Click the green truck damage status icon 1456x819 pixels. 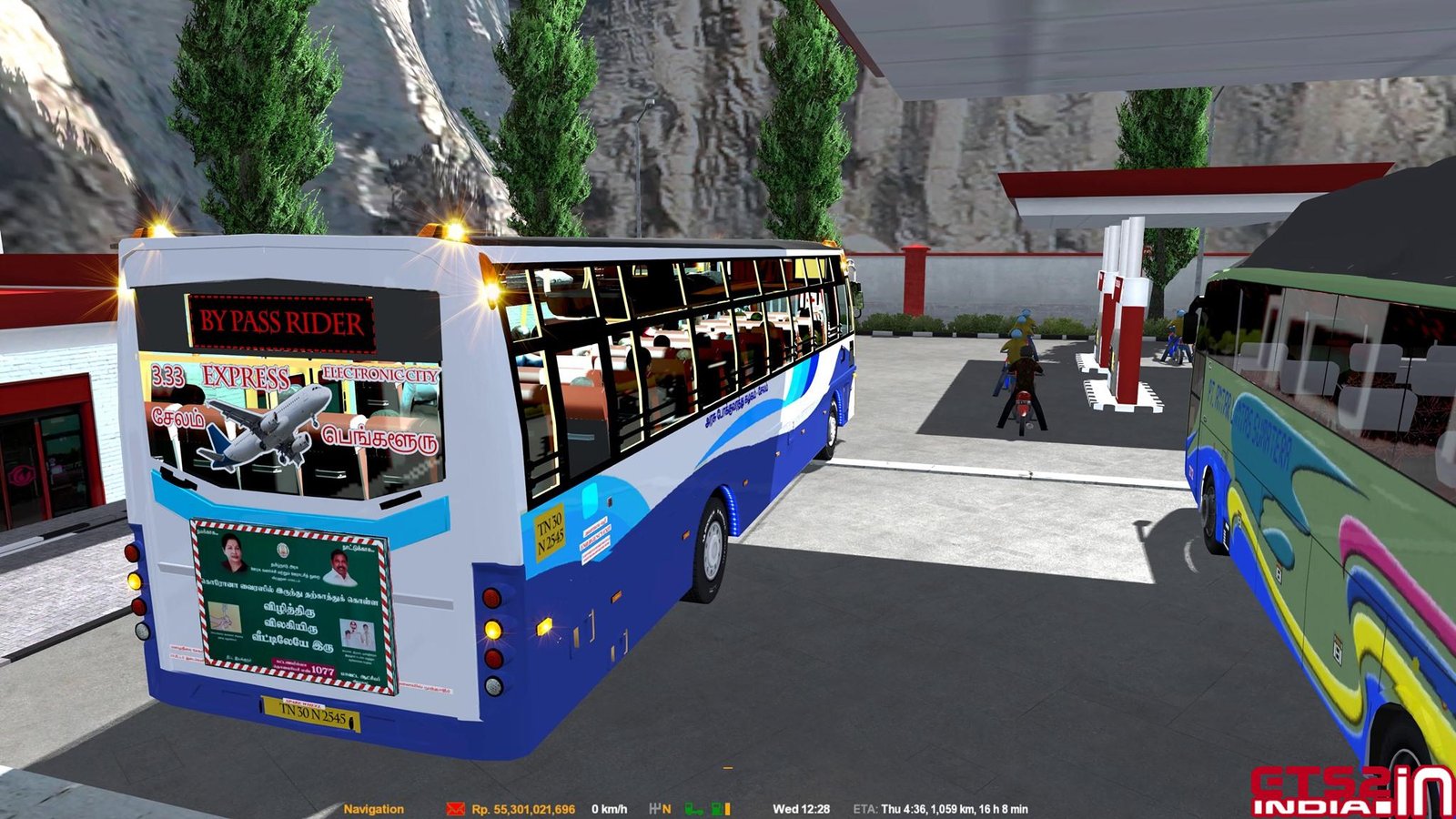(693, 809)
